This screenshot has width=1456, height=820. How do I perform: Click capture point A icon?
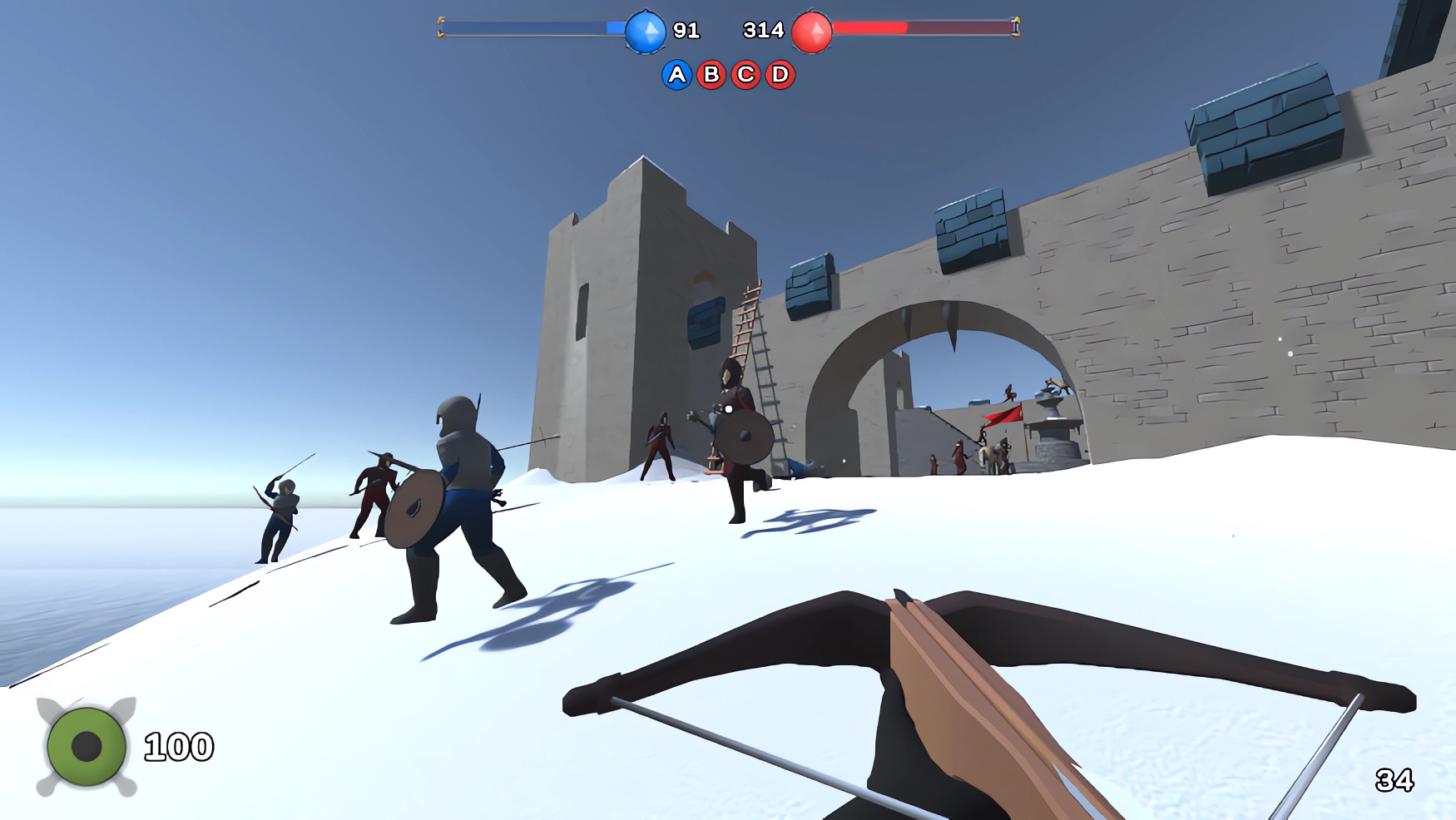click(x=677, y=74)
